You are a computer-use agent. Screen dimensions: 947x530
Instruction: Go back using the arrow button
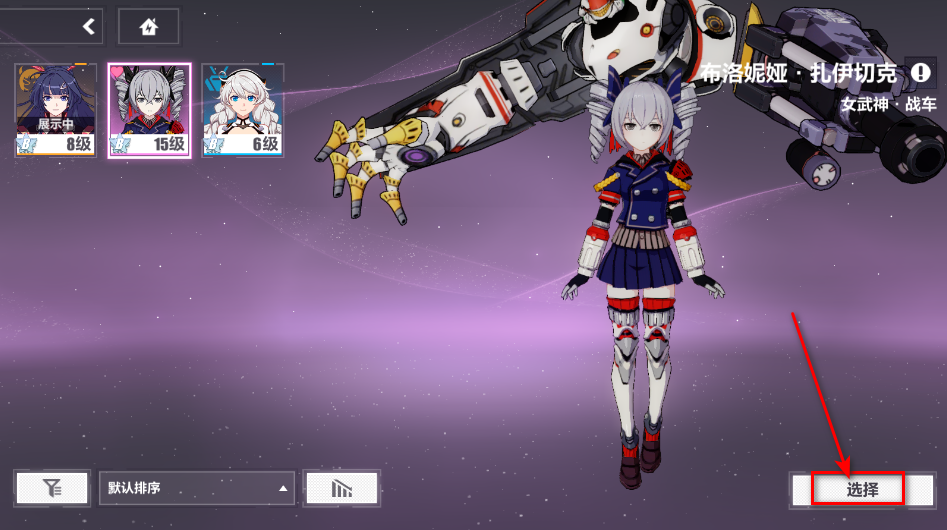pyautogui.click(x=88, y=26)
